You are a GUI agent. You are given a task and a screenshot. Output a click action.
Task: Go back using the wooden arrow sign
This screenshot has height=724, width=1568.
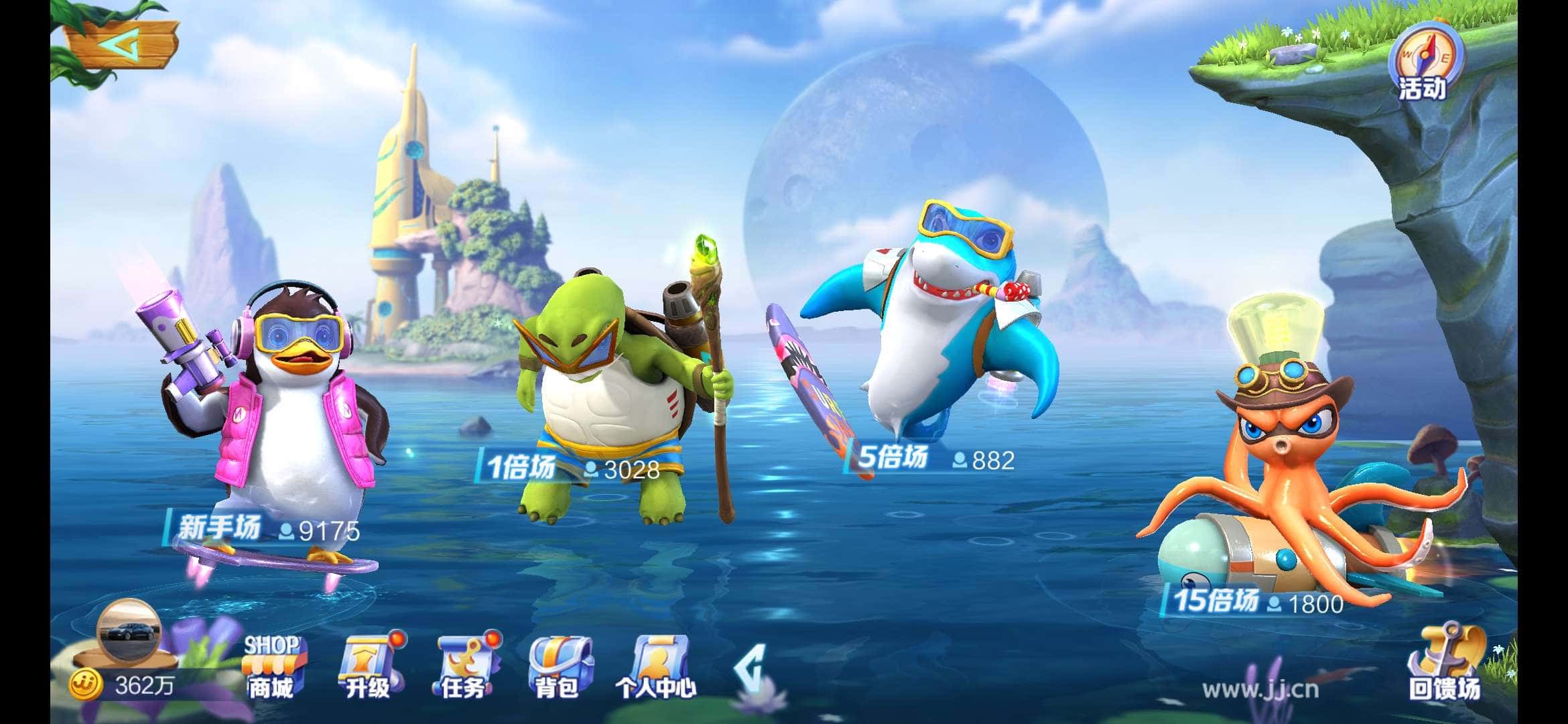tap(122, 46)
